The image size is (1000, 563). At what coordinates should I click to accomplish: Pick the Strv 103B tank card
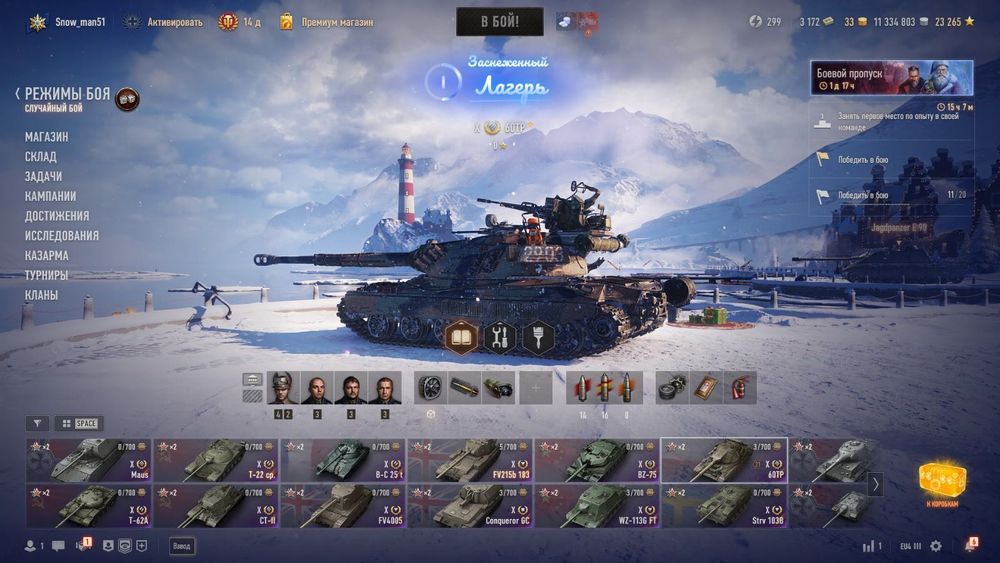tap(724, 506)
